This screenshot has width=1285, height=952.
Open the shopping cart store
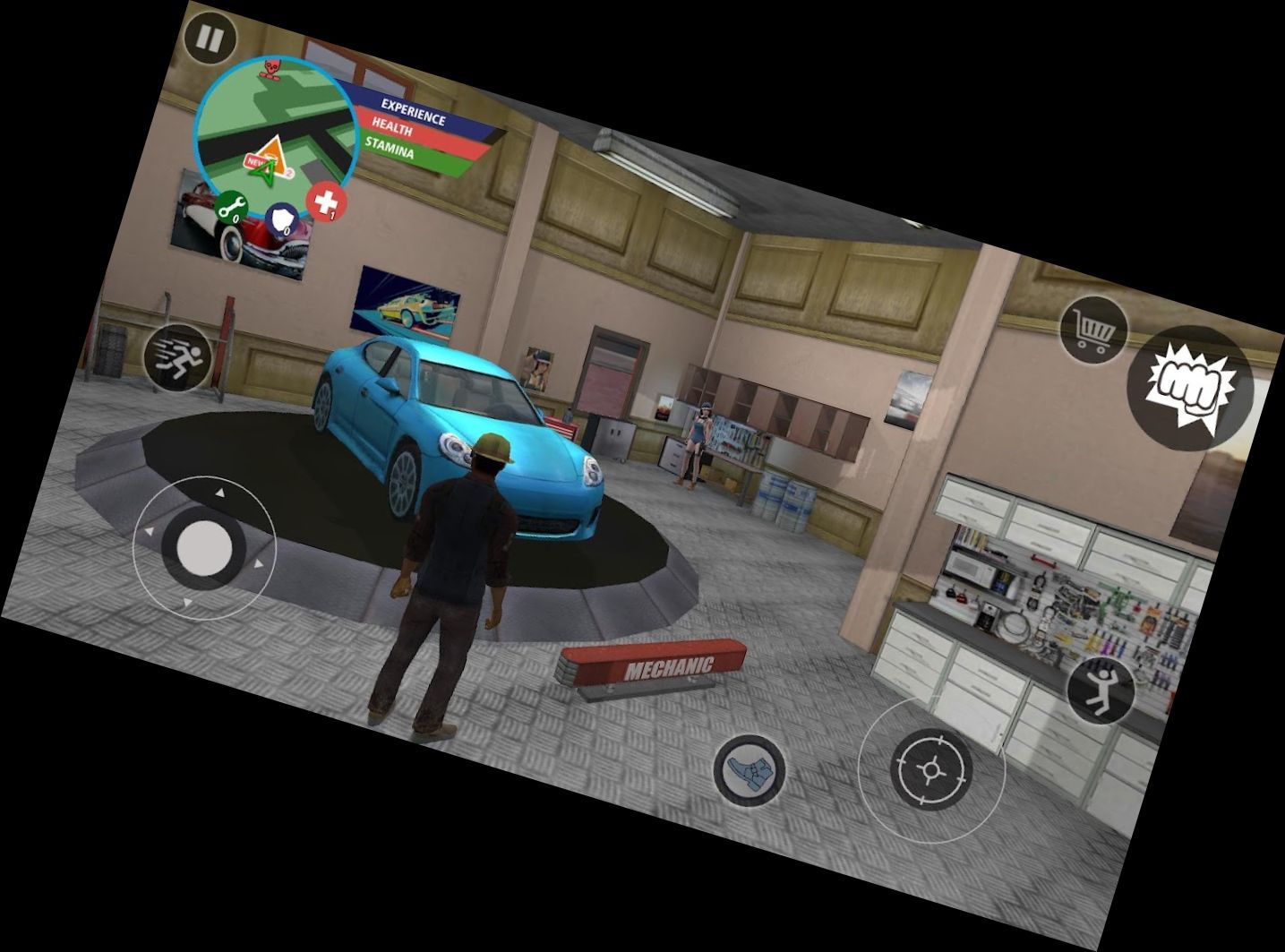click(x=1094, y=330)
